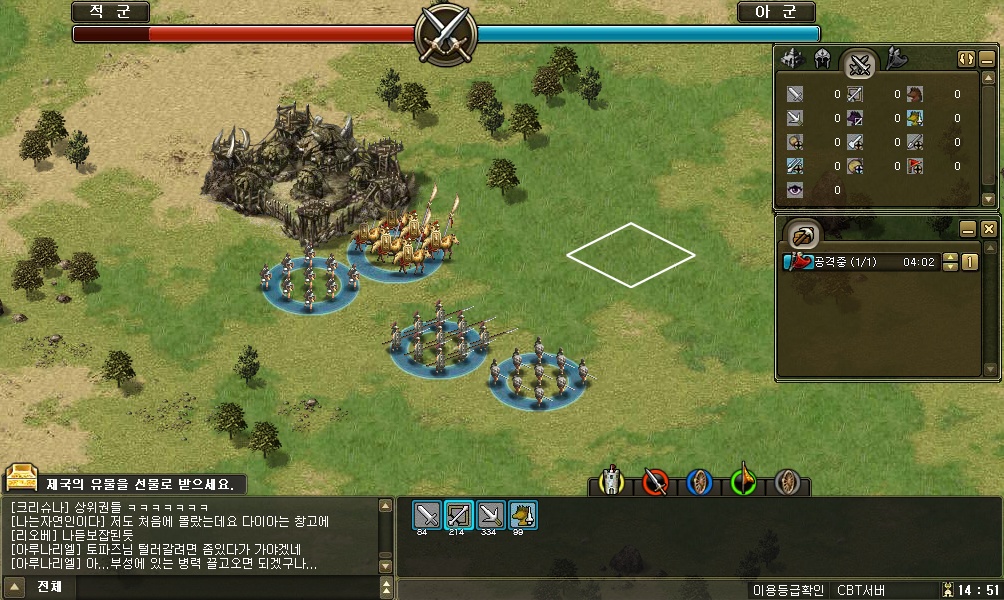This screenshot has height=600, width=1004.
Task: Minimize the attack queue panel
Action: tap(967, 229)
